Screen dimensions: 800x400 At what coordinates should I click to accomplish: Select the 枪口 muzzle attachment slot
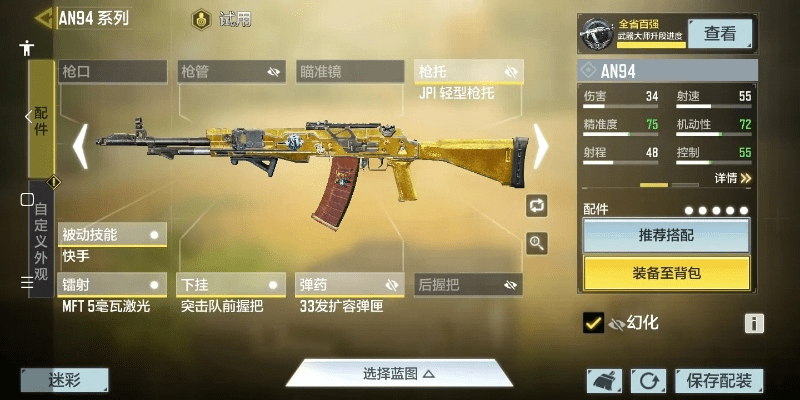pos(112,71)
